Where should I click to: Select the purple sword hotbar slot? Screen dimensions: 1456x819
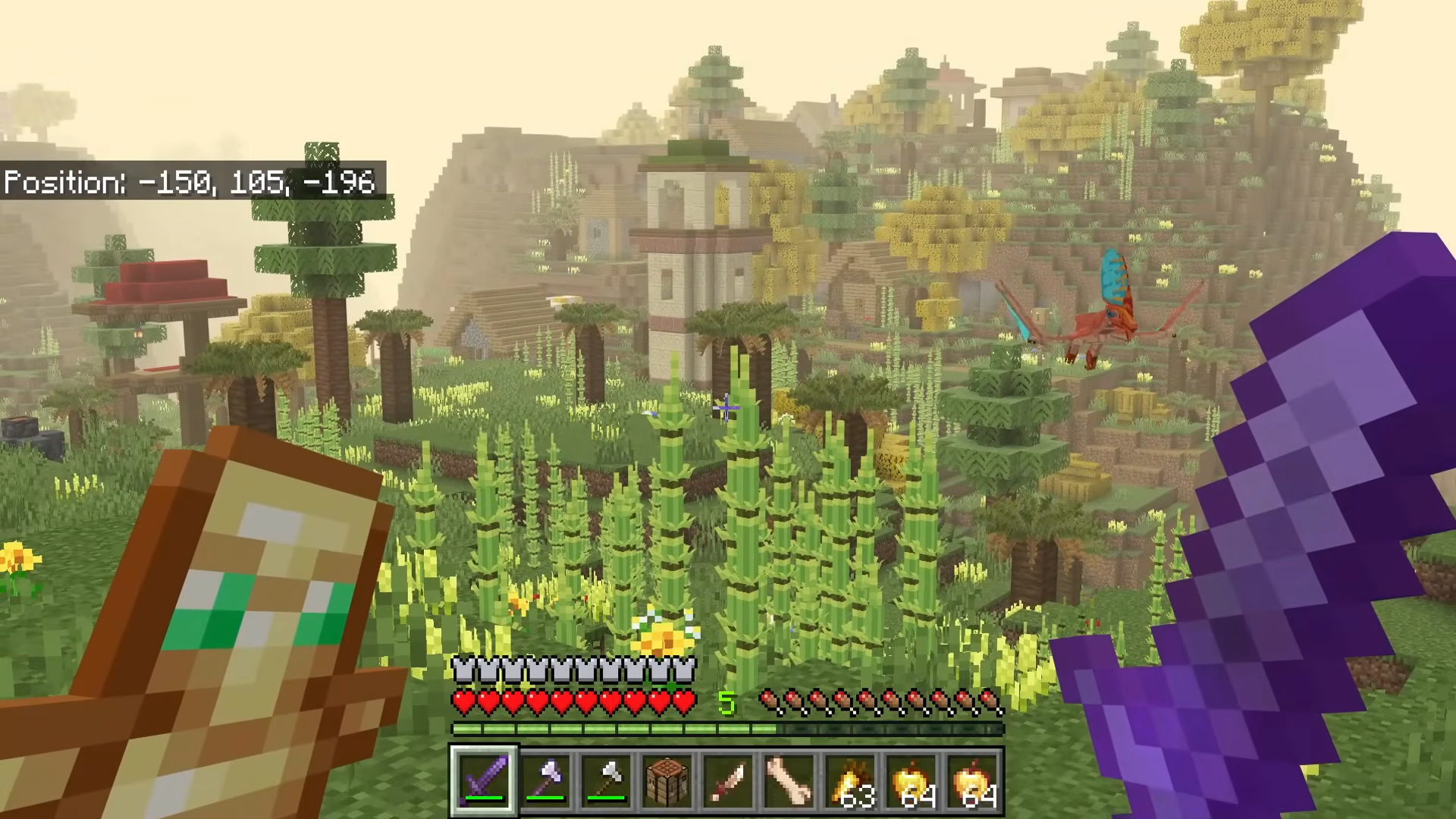tap(484, 780)
